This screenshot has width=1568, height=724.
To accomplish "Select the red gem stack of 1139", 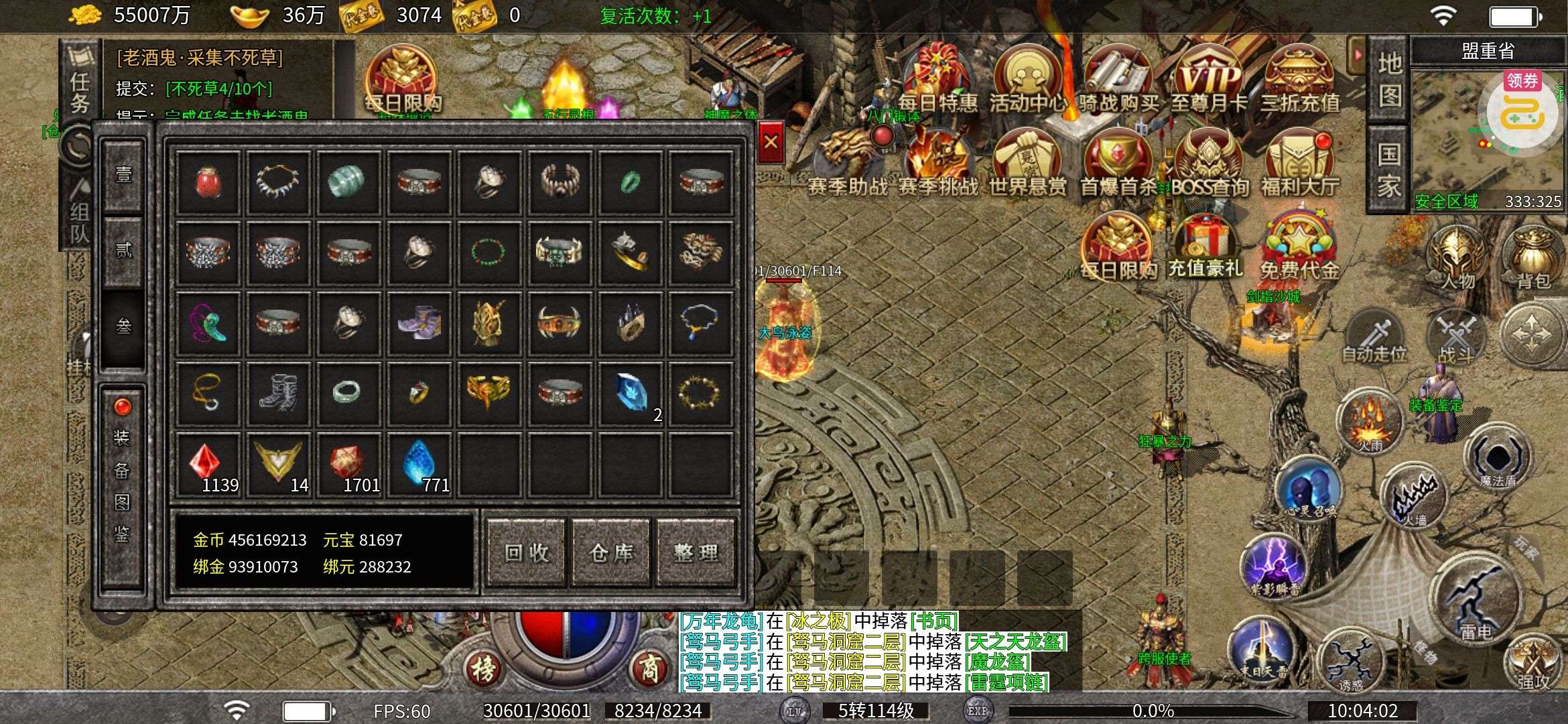I will tap(208, 464).
